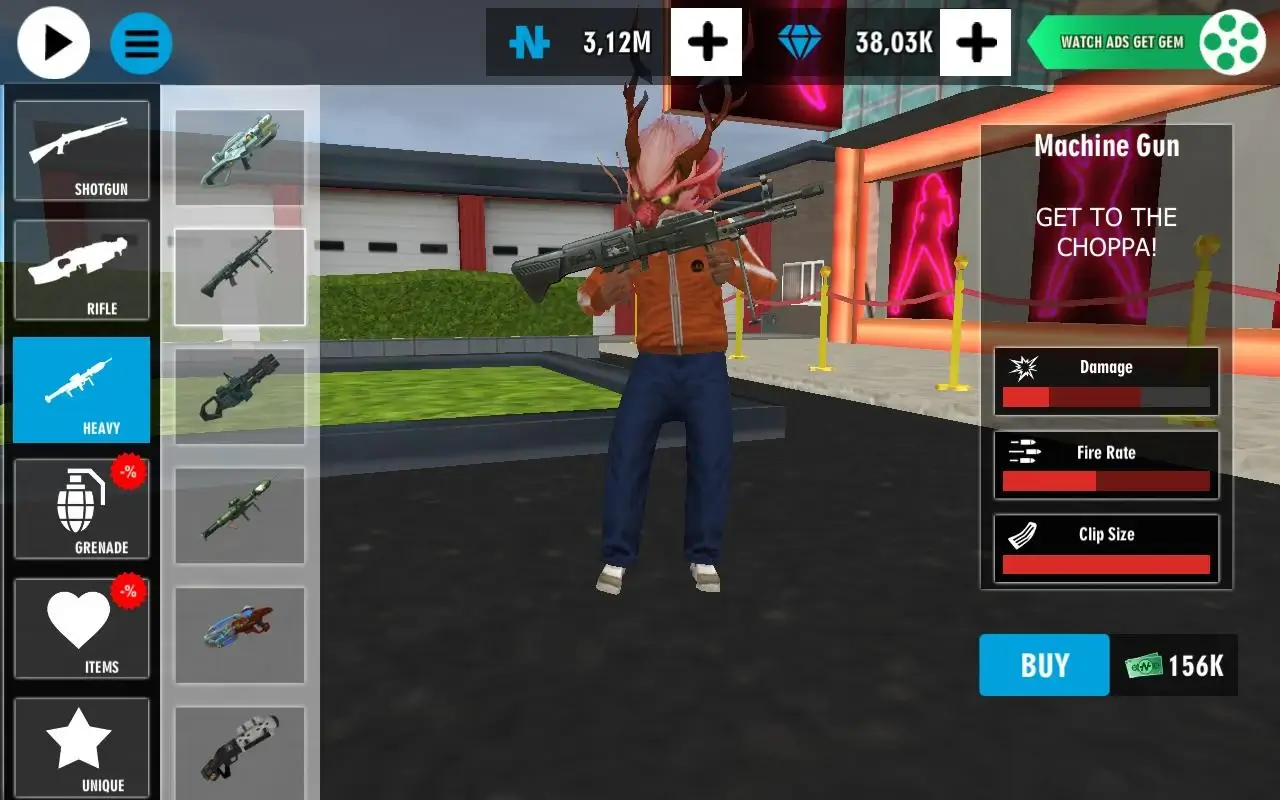
Task: Select the currently highlighted Machine Gun thumbnail
Action: (239, 276)
